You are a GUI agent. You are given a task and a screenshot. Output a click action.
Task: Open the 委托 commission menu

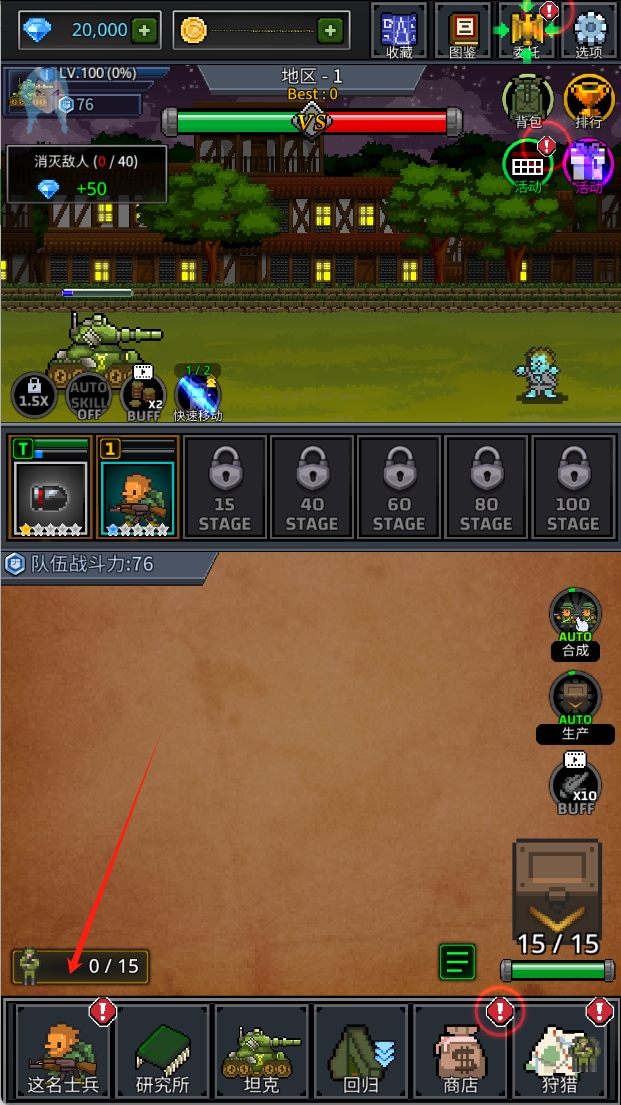coord(526,31)
